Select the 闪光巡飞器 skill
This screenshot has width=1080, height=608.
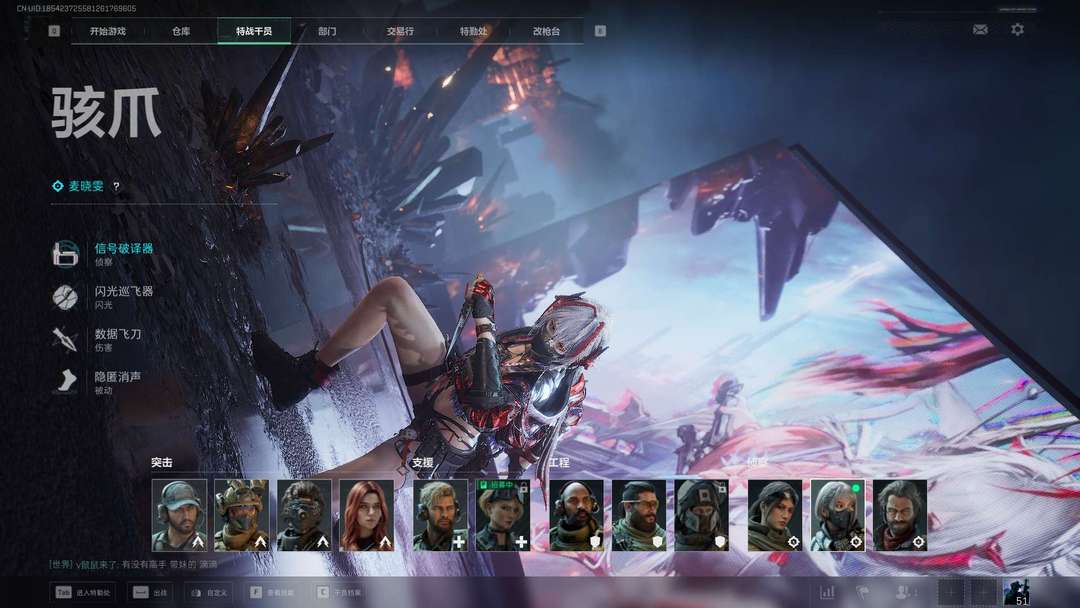click(123, 291)
